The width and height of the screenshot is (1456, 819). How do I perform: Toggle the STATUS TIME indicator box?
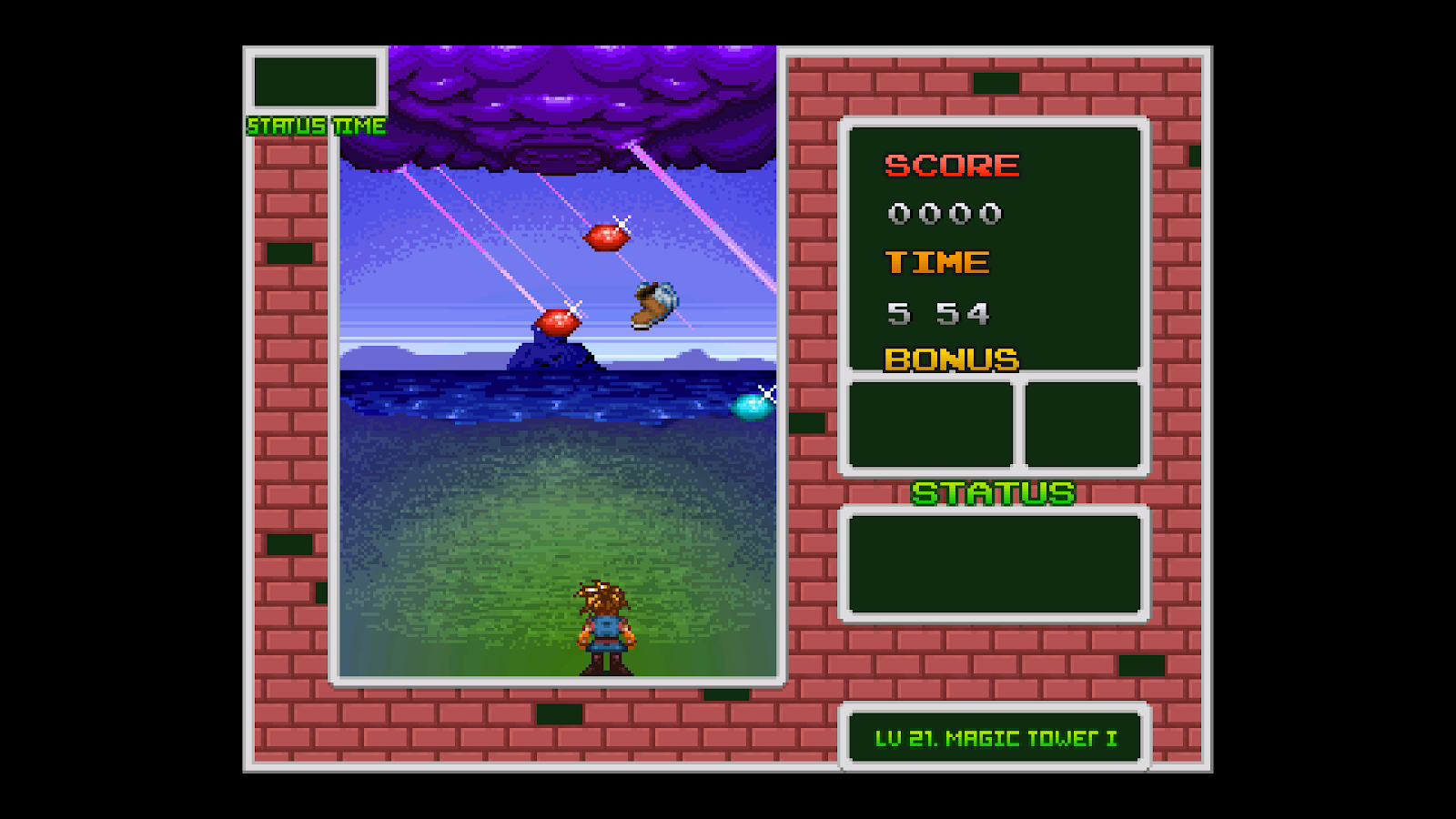tap(314, 126)
